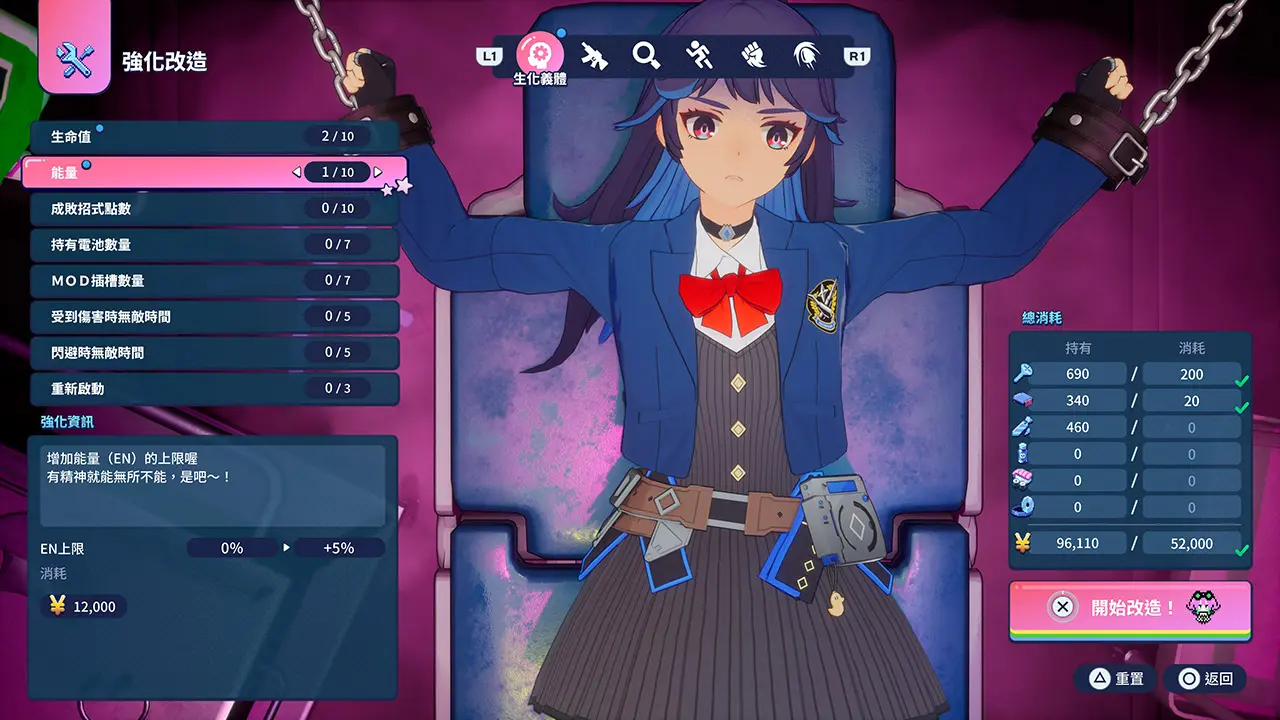Choose the 成敗招式點數 upgrade row
The height and width of the screenshot is (720, 1280).
pos(214,209)
